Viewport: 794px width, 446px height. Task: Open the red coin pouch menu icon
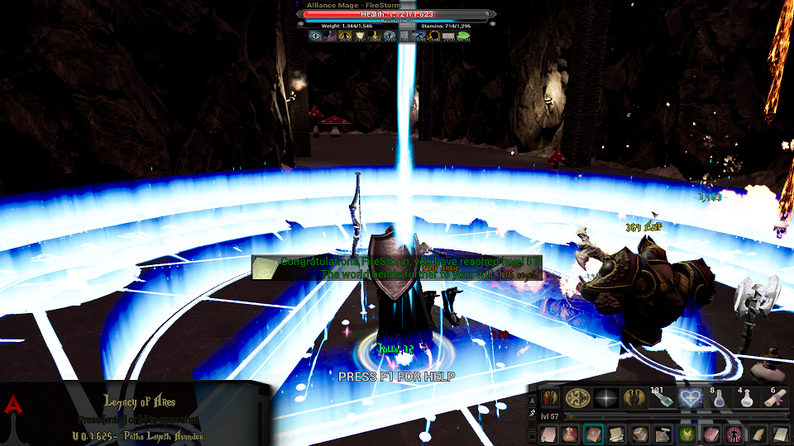[x=569, y=434]
